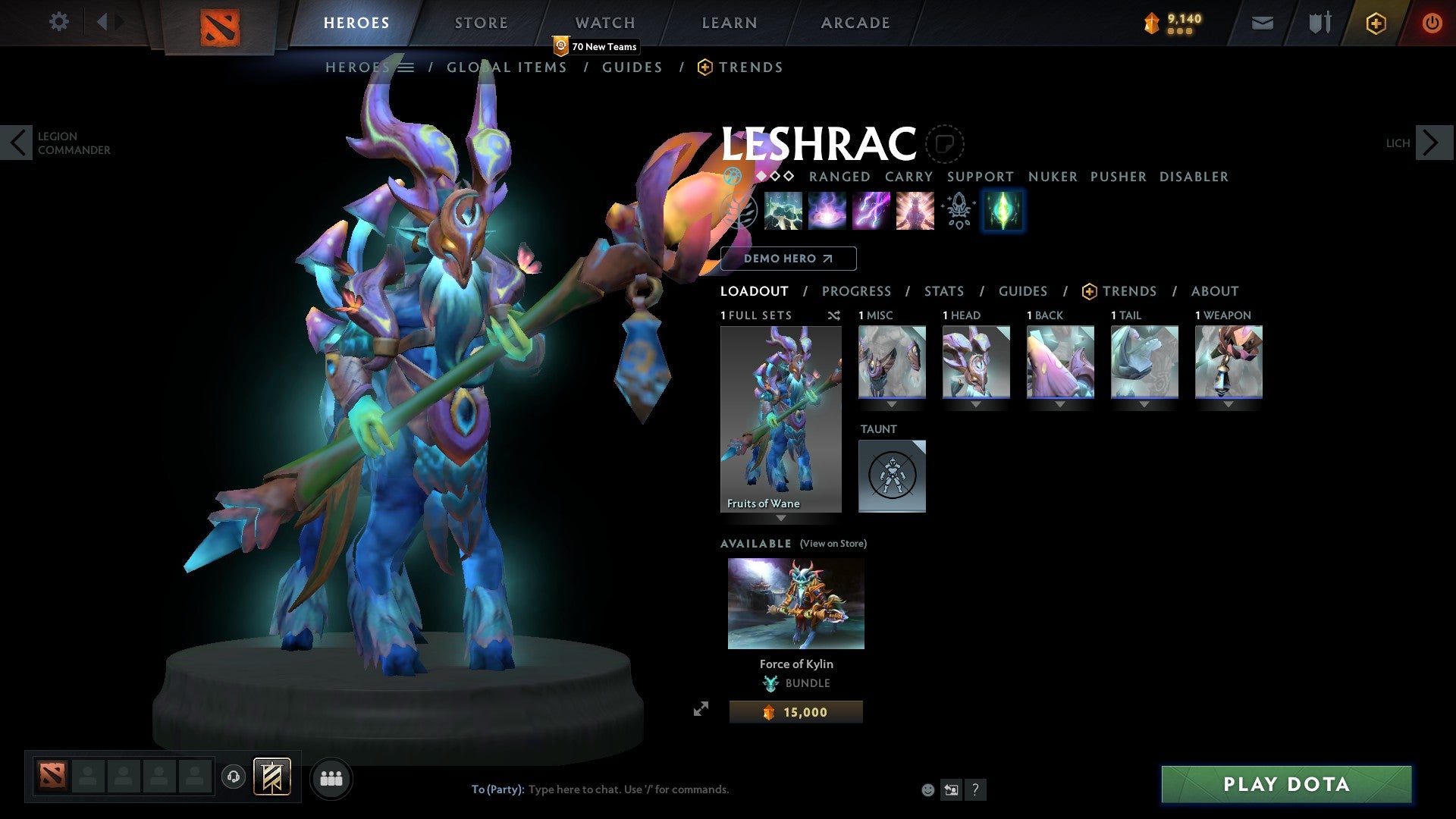
Task: Click the shuffle icon next to Full Sets
Action: tap(833, 315)
